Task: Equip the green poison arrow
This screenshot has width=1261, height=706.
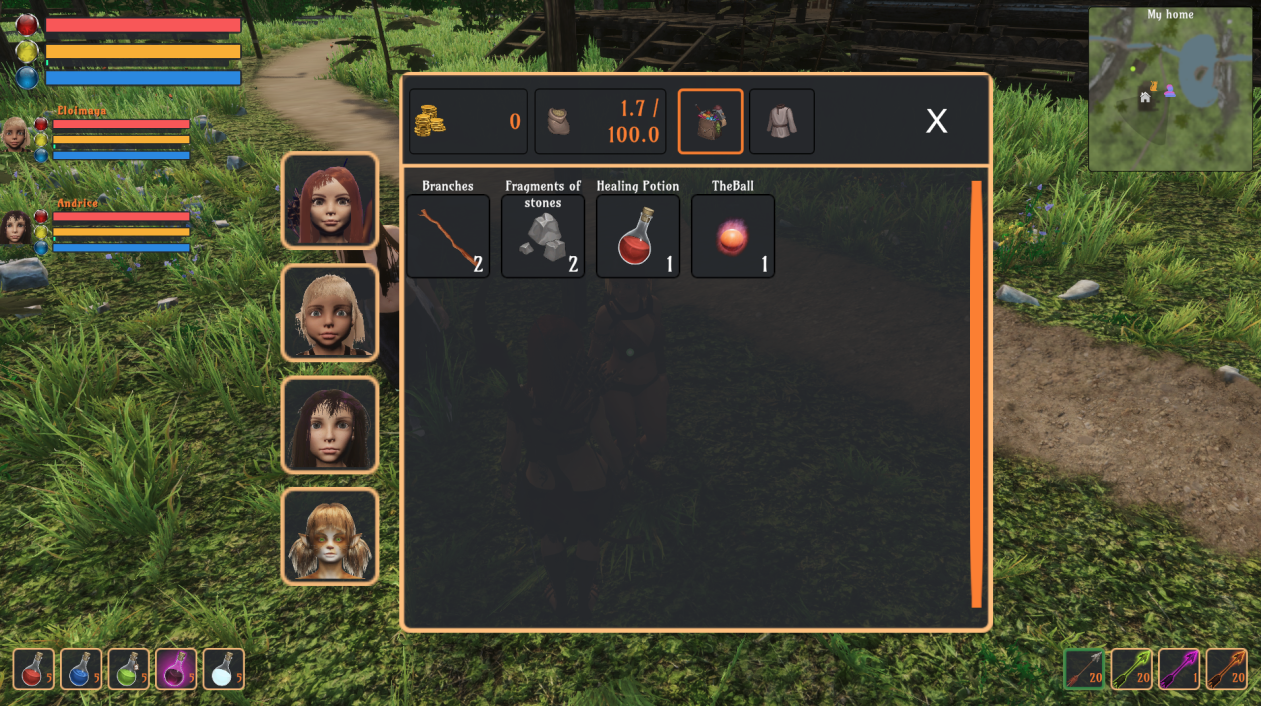Action: point(1132,669)
